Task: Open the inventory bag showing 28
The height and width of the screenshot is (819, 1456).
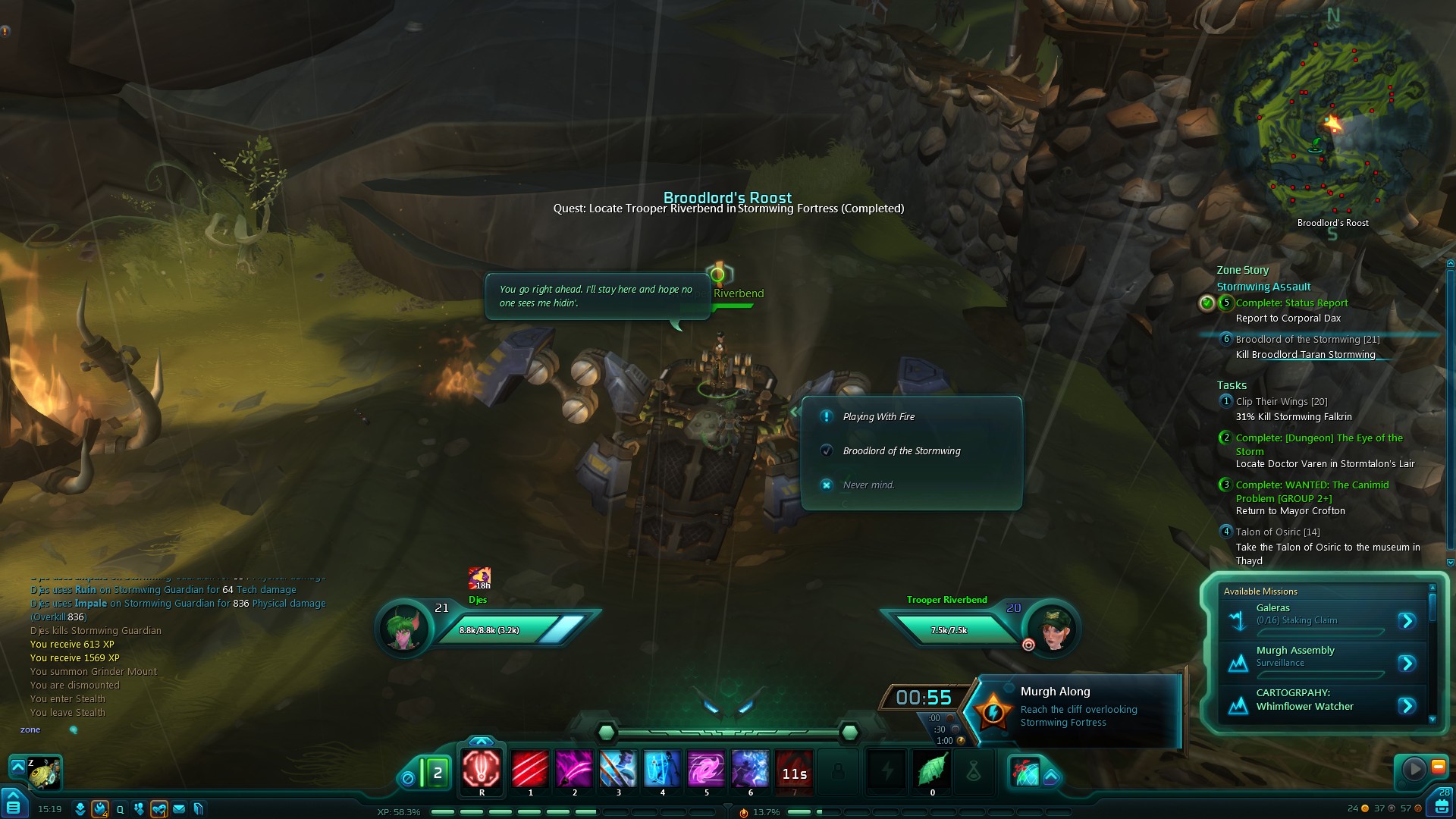Action: [x=1442, y=804]
